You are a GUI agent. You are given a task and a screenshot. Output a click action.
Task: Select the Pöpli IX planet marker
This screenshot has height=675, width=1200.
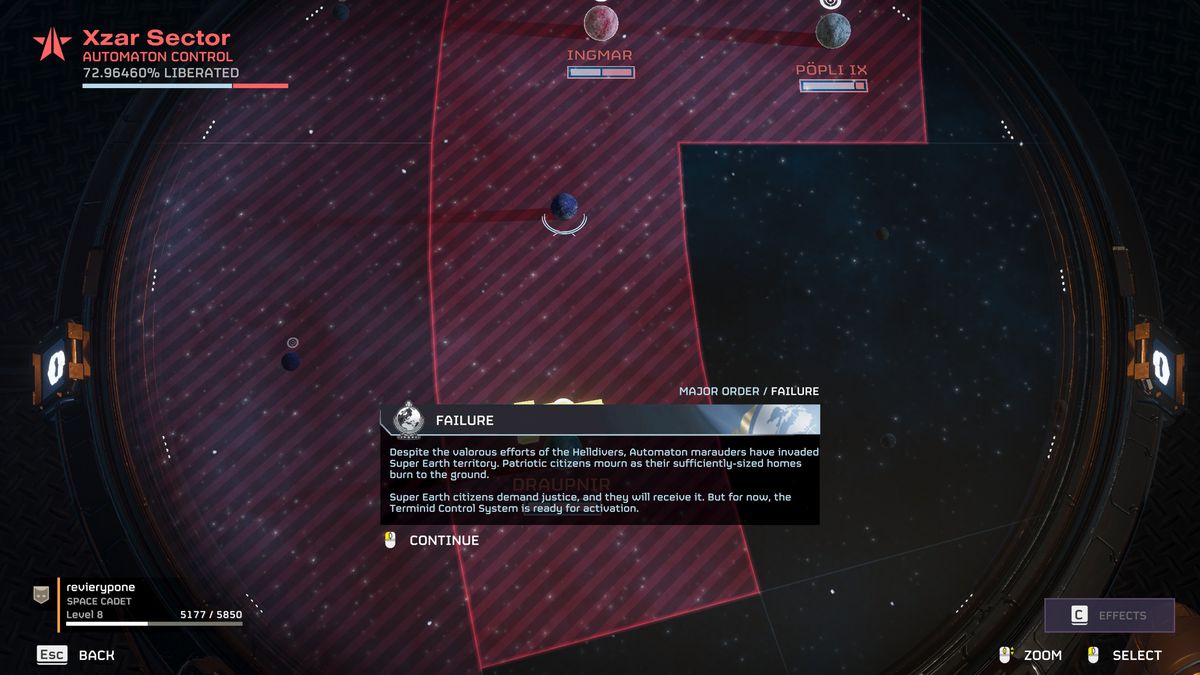pyautogui.click(x=832, y=31)
